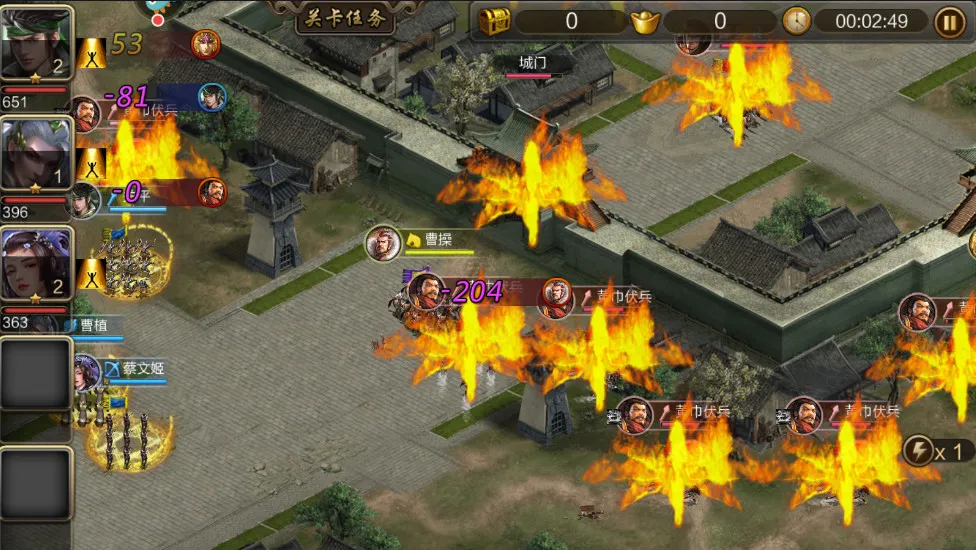
Task: Use the skill icon beside the female hero
Action: coord(92,273)
